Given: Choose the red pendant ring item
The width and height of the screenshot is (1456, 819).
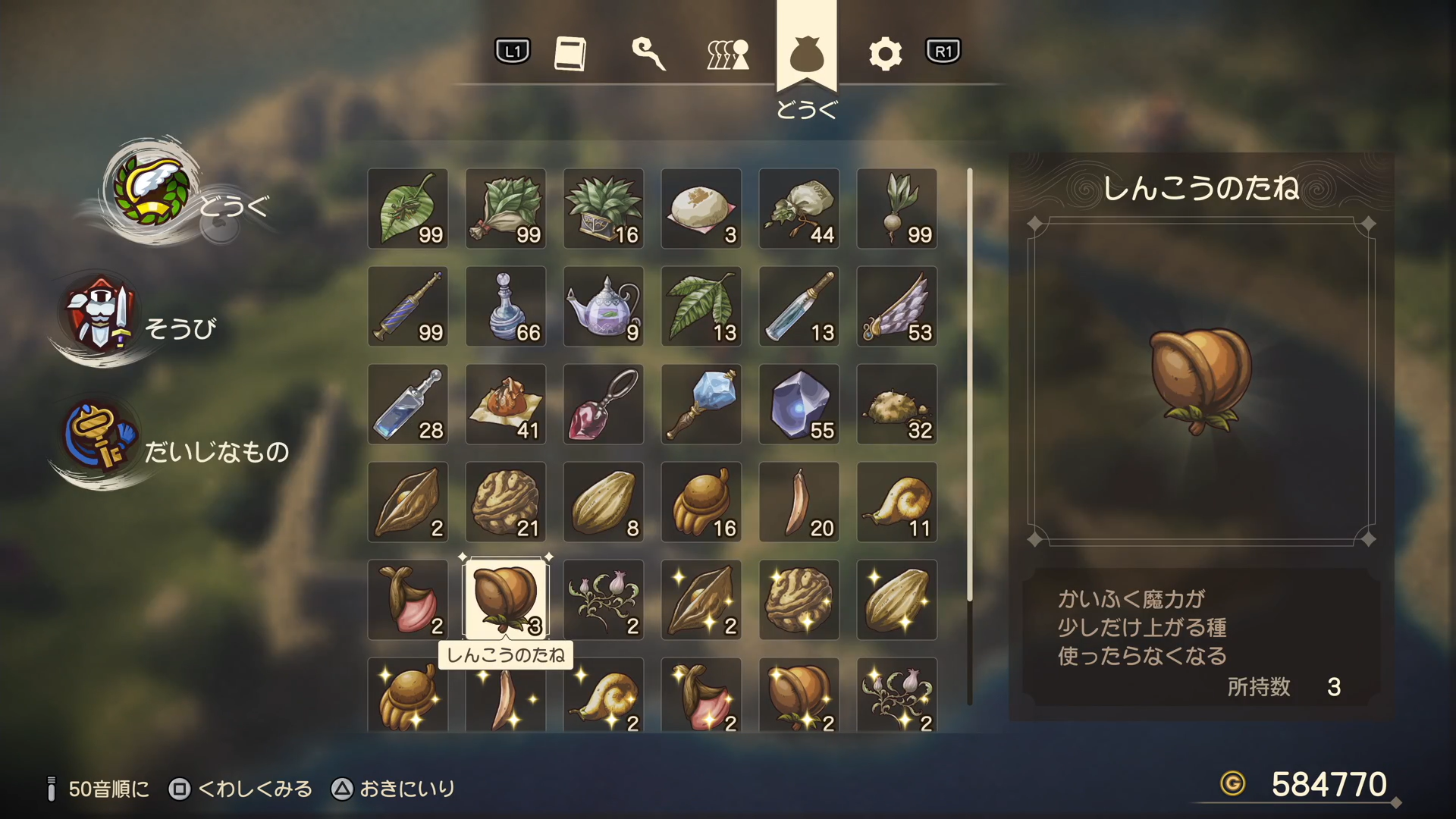Looking at the screenshot, I should pos(604,404).
